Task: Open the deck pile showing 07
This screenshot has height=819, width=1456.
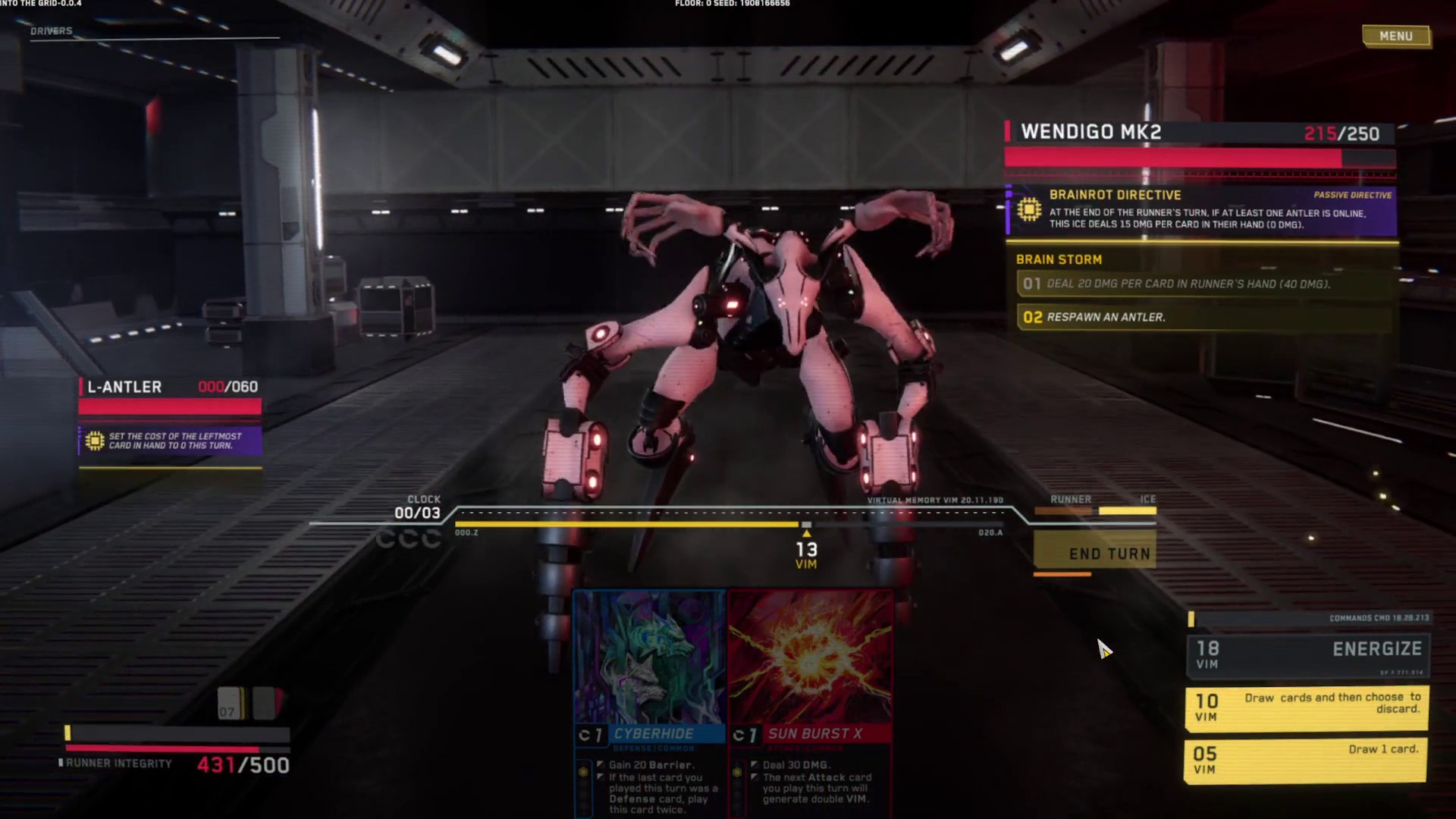Action: point(231,703)
